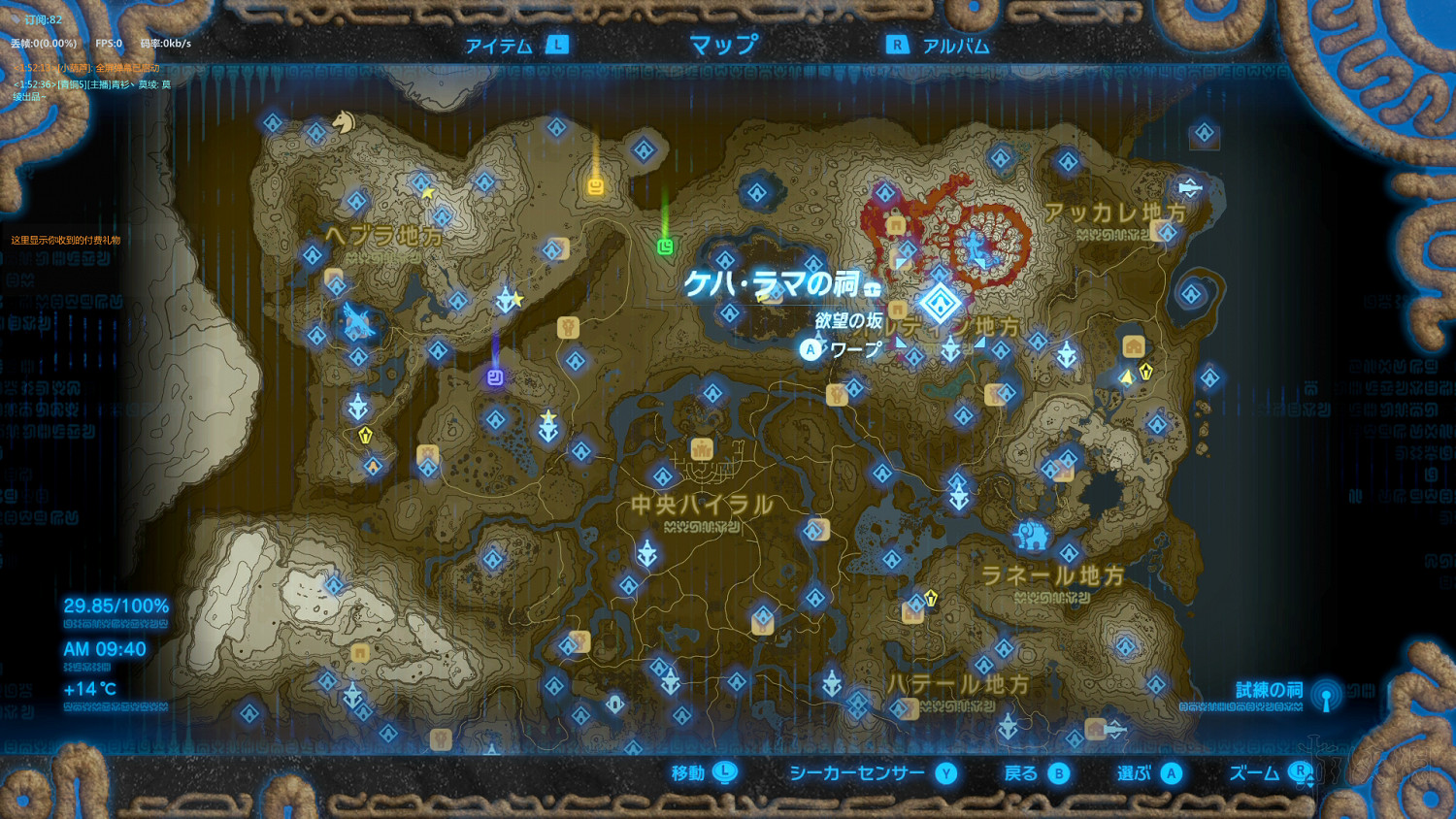The height and width of the screenshot is (819, 1456).
Task: Click 戻る to go back
Action: [x=1026, y=773]
